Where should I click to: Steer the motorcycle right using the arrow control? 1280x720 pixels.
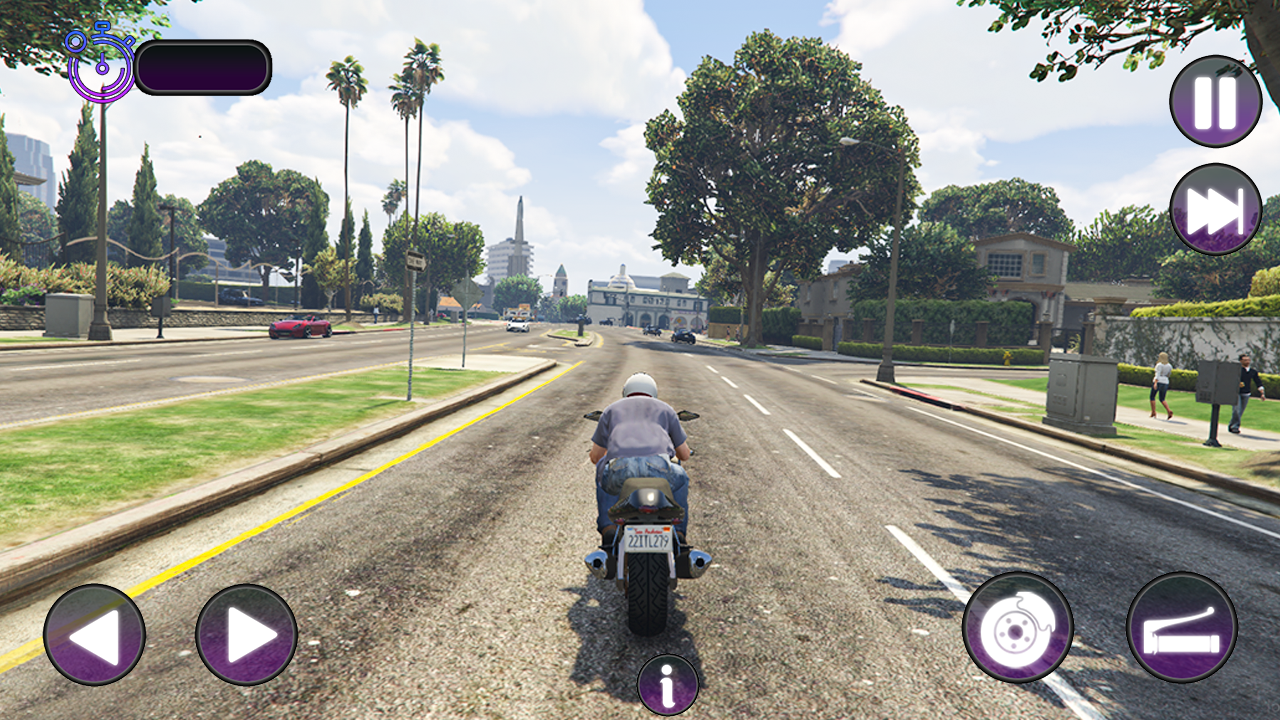click(x=248, y=637)
